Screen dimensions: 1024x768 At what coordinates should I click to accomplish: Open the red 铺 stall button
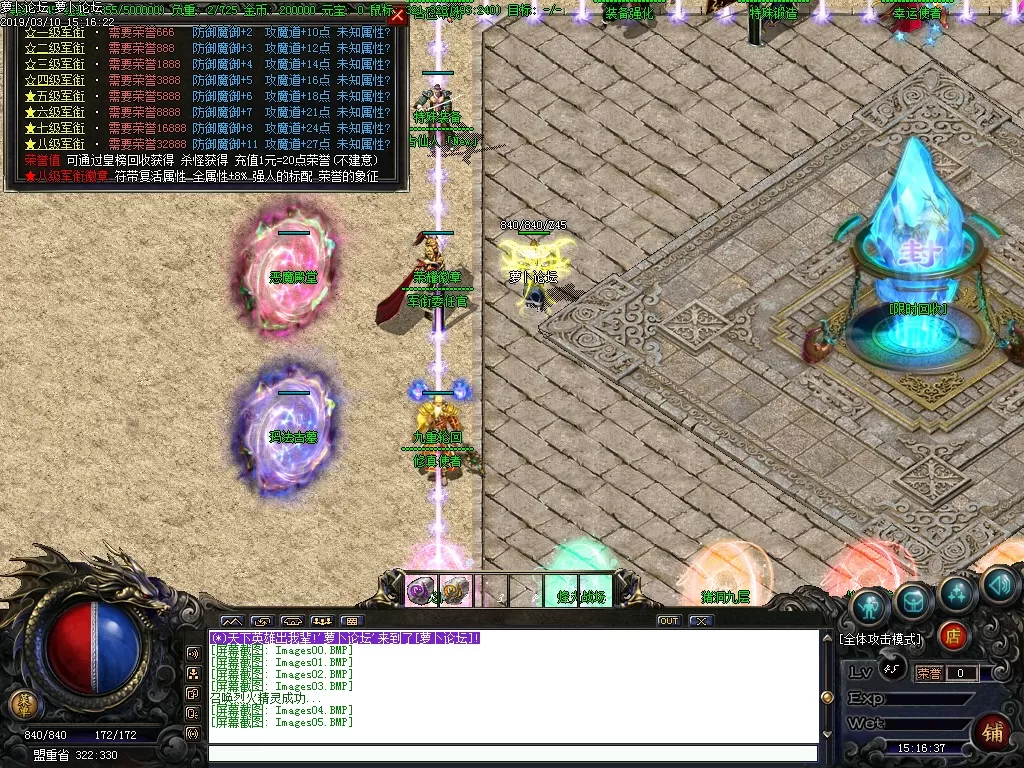click(993, 732)
